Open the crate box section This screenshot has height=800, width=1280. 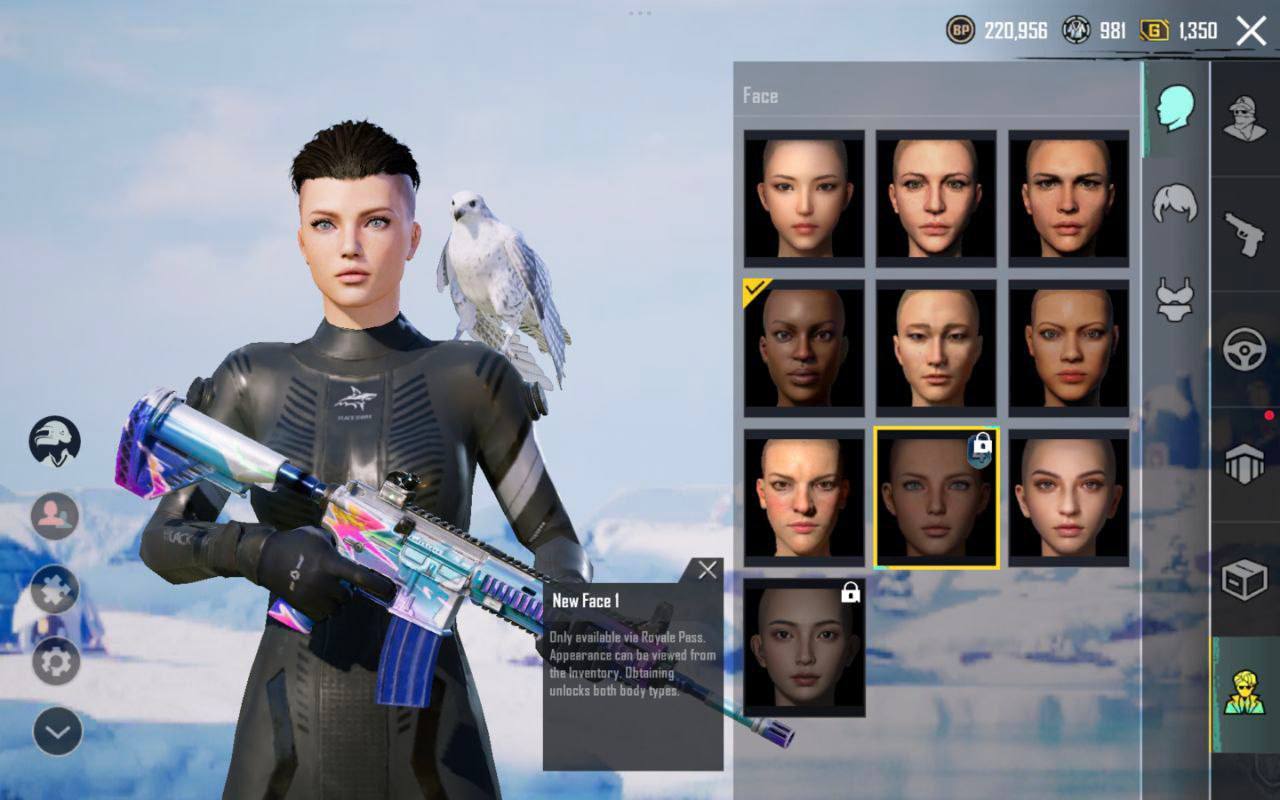click(1245, 579)
